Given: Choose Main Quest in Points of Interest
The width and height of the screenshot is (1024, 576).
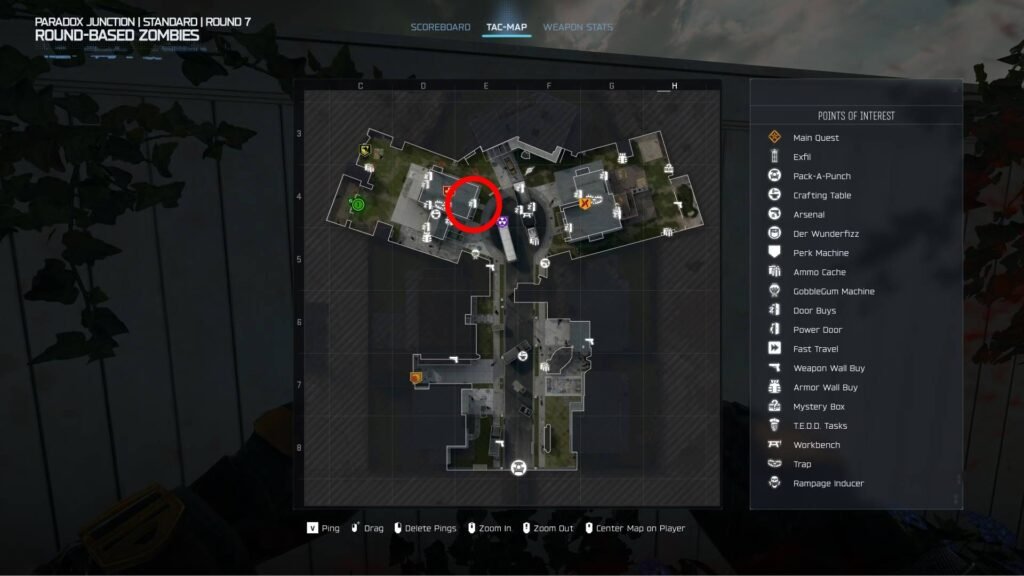Looking at the screenshot, I should [815, 138].
